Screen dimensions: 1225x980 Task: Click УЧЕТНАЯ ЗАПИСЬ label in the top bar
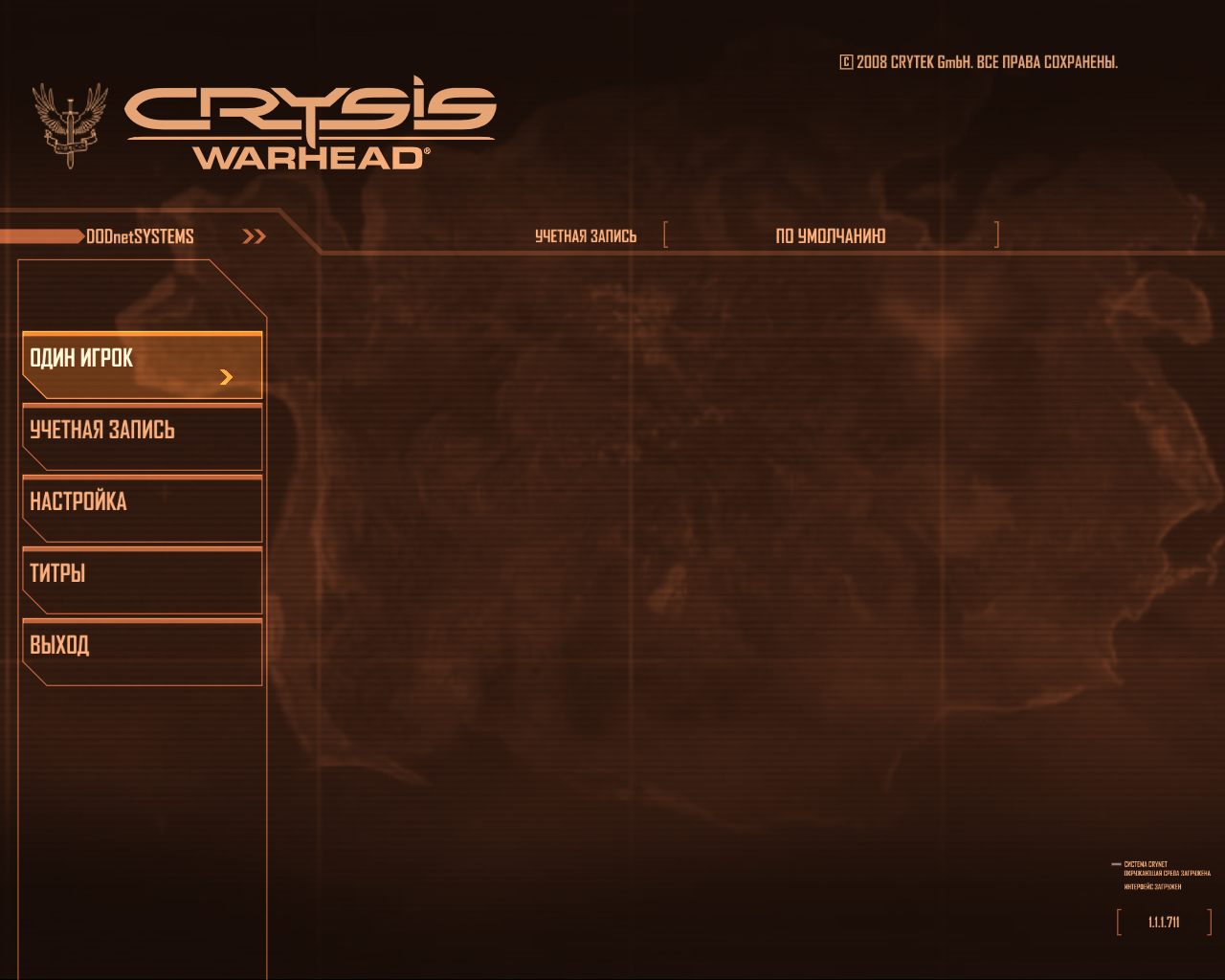(x=586, y=234)
